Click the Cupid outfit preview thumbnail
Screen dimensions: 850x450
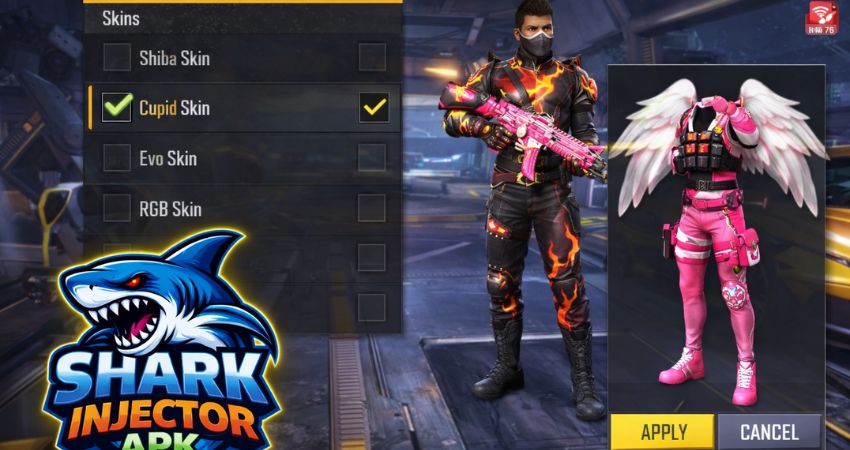click(716, 240)
